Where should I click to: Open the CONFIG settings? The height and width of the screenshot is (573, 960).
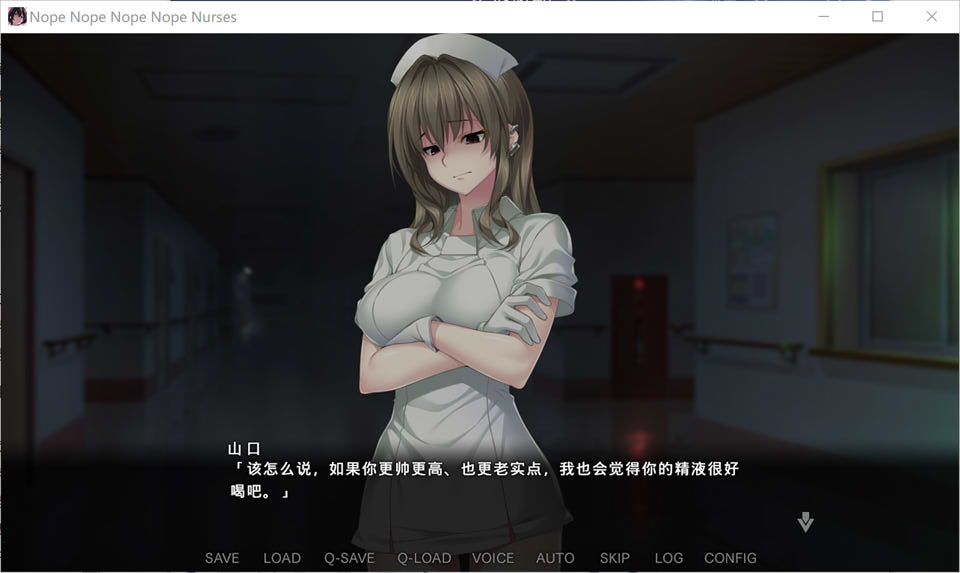pyautogui.click(x=730, y=558)
